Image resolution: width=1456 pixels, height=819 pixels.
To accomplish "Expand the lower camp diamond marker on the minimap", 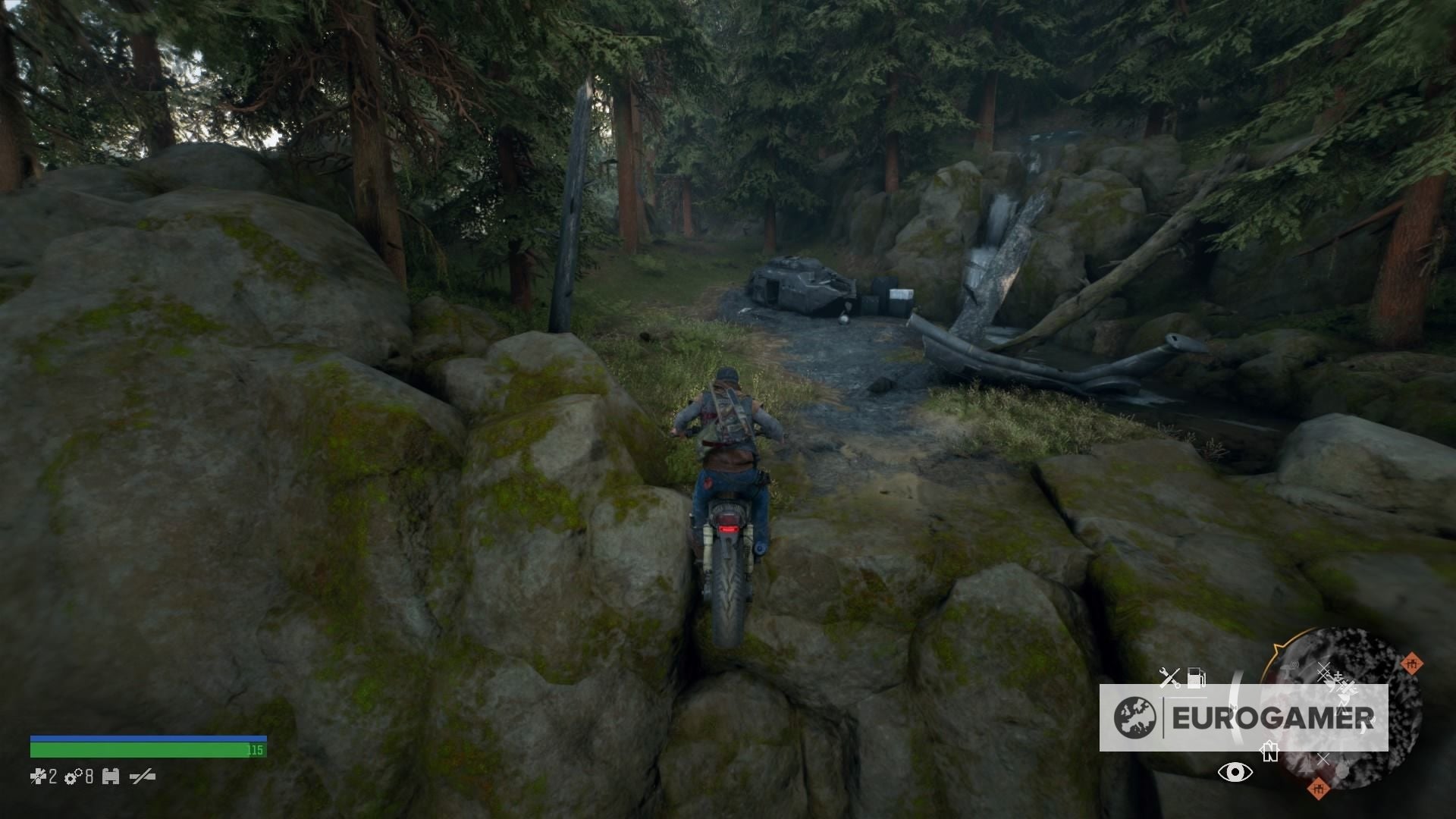I will [x=1318, y=789].
